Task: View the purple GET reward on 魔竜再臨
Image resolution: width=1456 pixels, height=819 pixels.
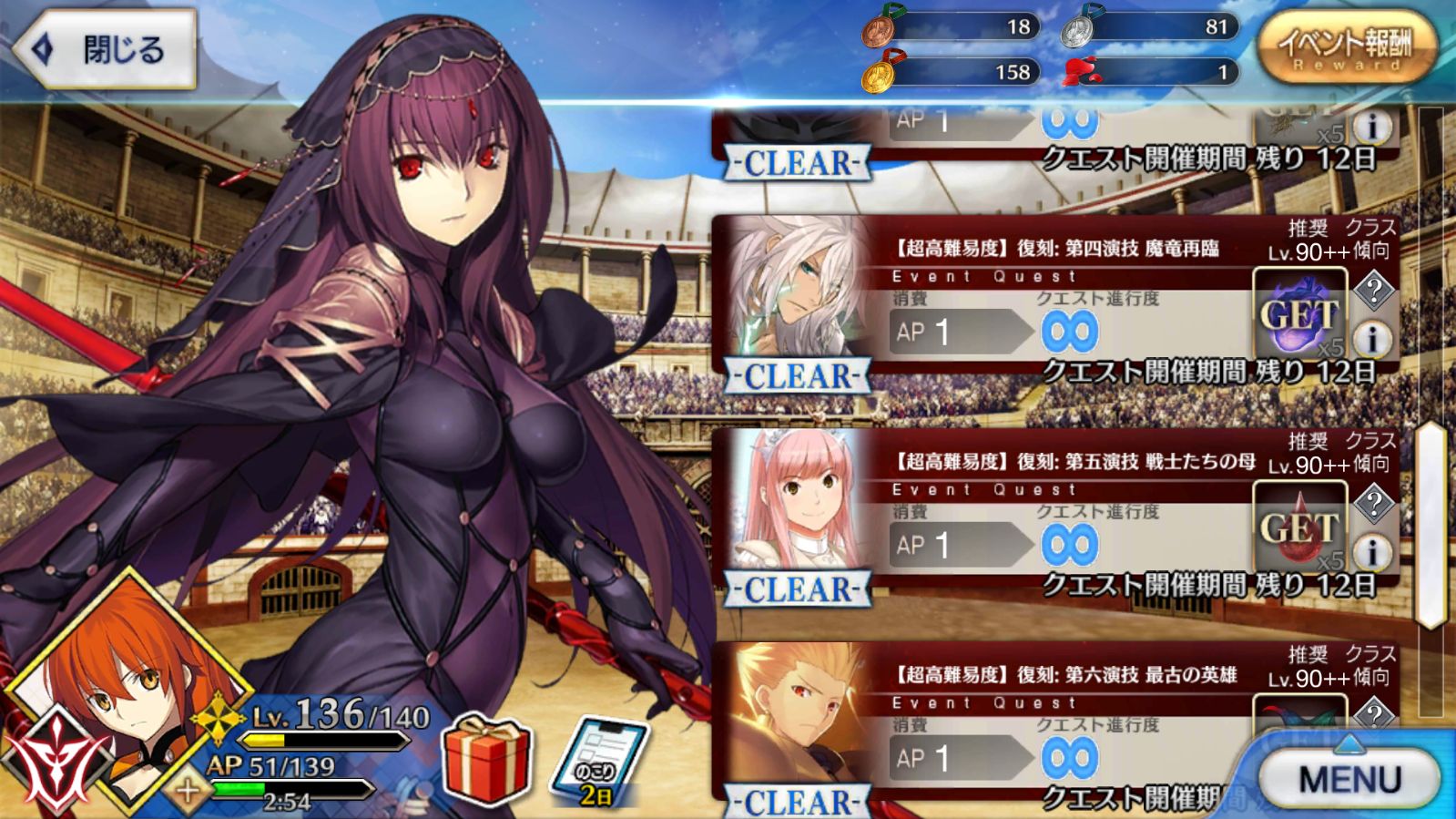Action: pos(1299,316)
